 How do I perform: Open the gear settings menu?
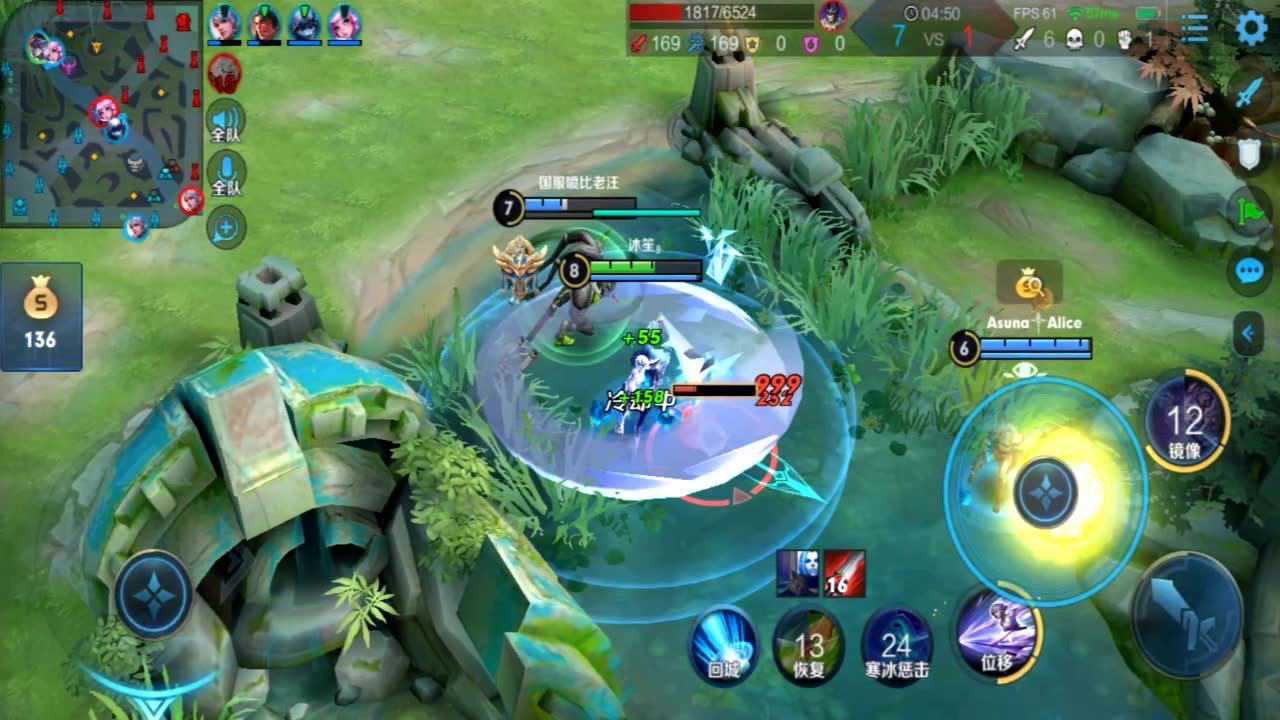pyautogui.click(x=1251, y=28)
